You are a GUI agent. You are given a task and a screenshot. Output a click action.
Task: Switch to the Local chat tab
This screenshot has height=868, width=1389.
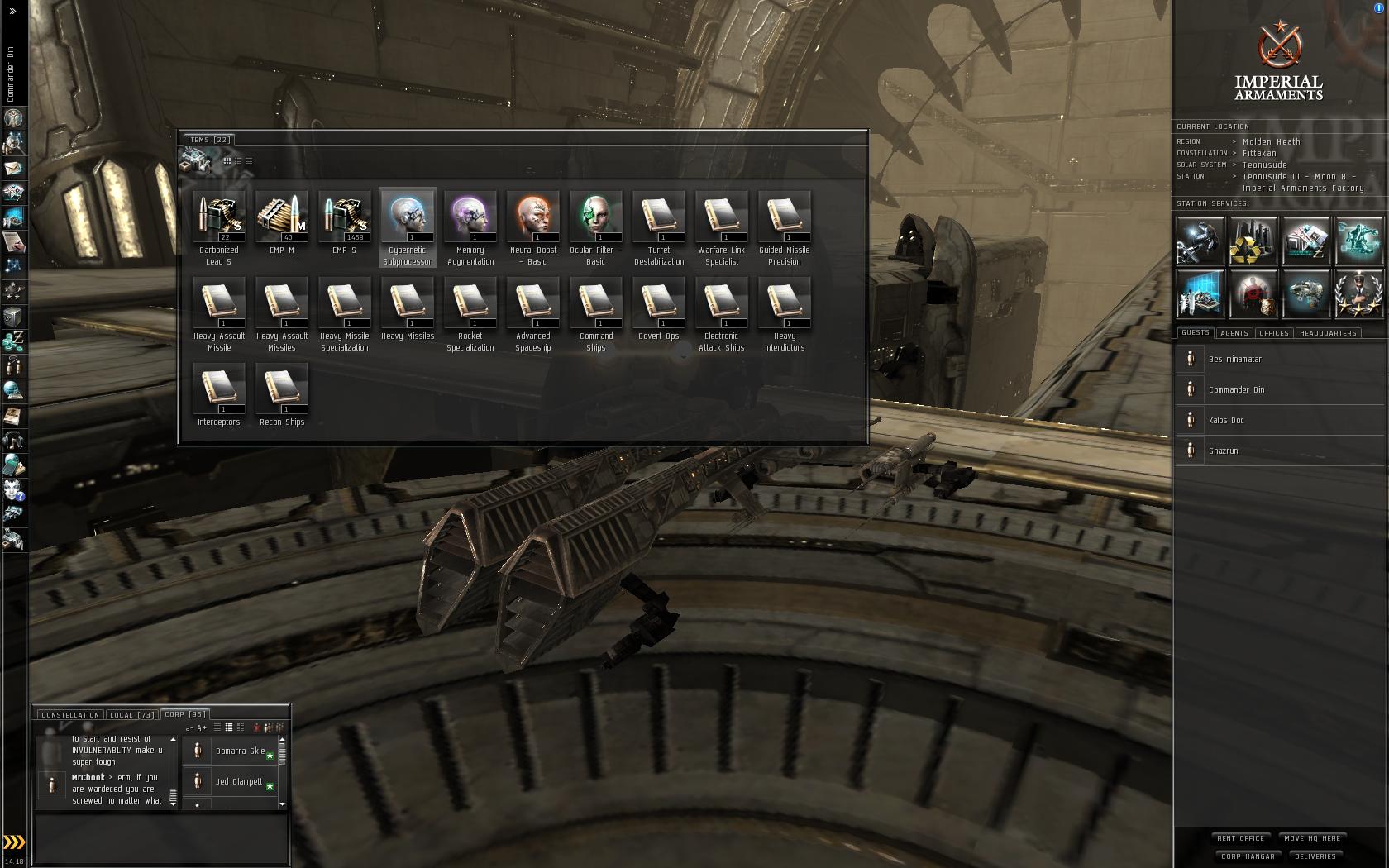click(x=131, y=715)
